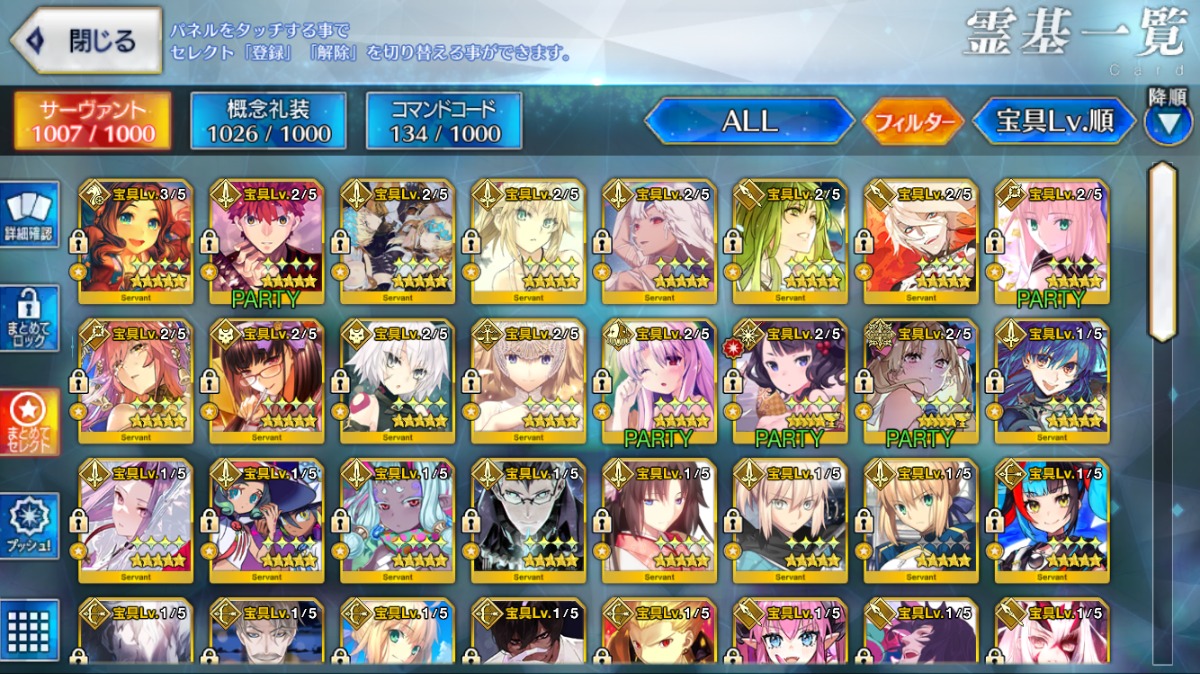
Task: Switch to the サーヴァント tab
Action: (x=91, y=121)
